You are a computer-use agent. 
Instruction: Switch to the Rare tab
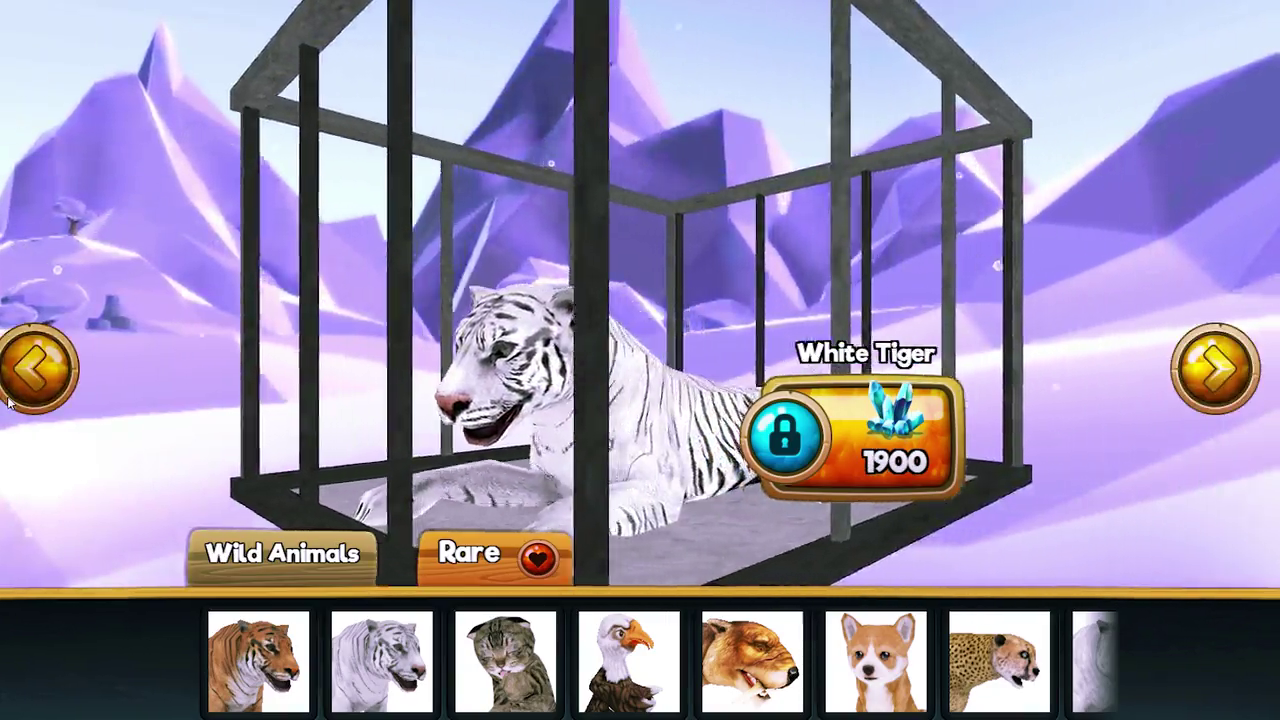click(x=470, y=554)
